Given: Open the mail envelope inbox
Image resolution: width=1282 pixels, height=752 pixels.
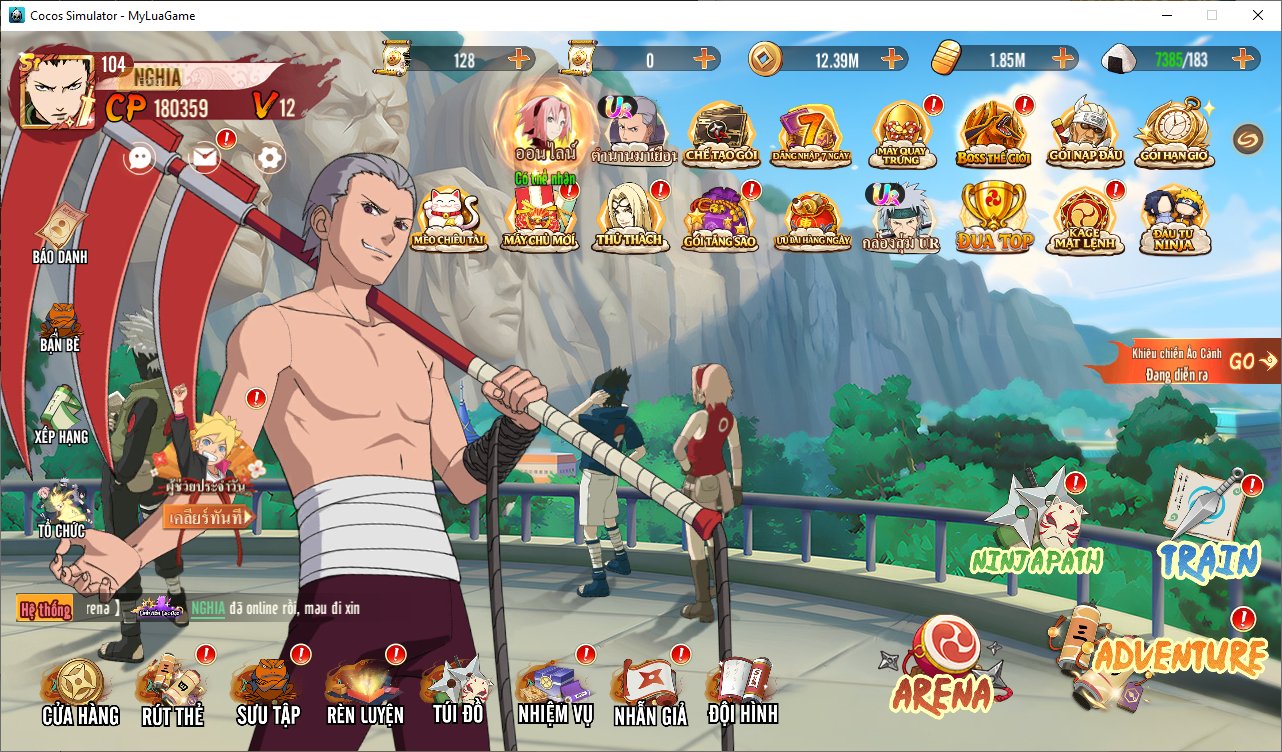Looking at the screenshot, I should point(206,158).
